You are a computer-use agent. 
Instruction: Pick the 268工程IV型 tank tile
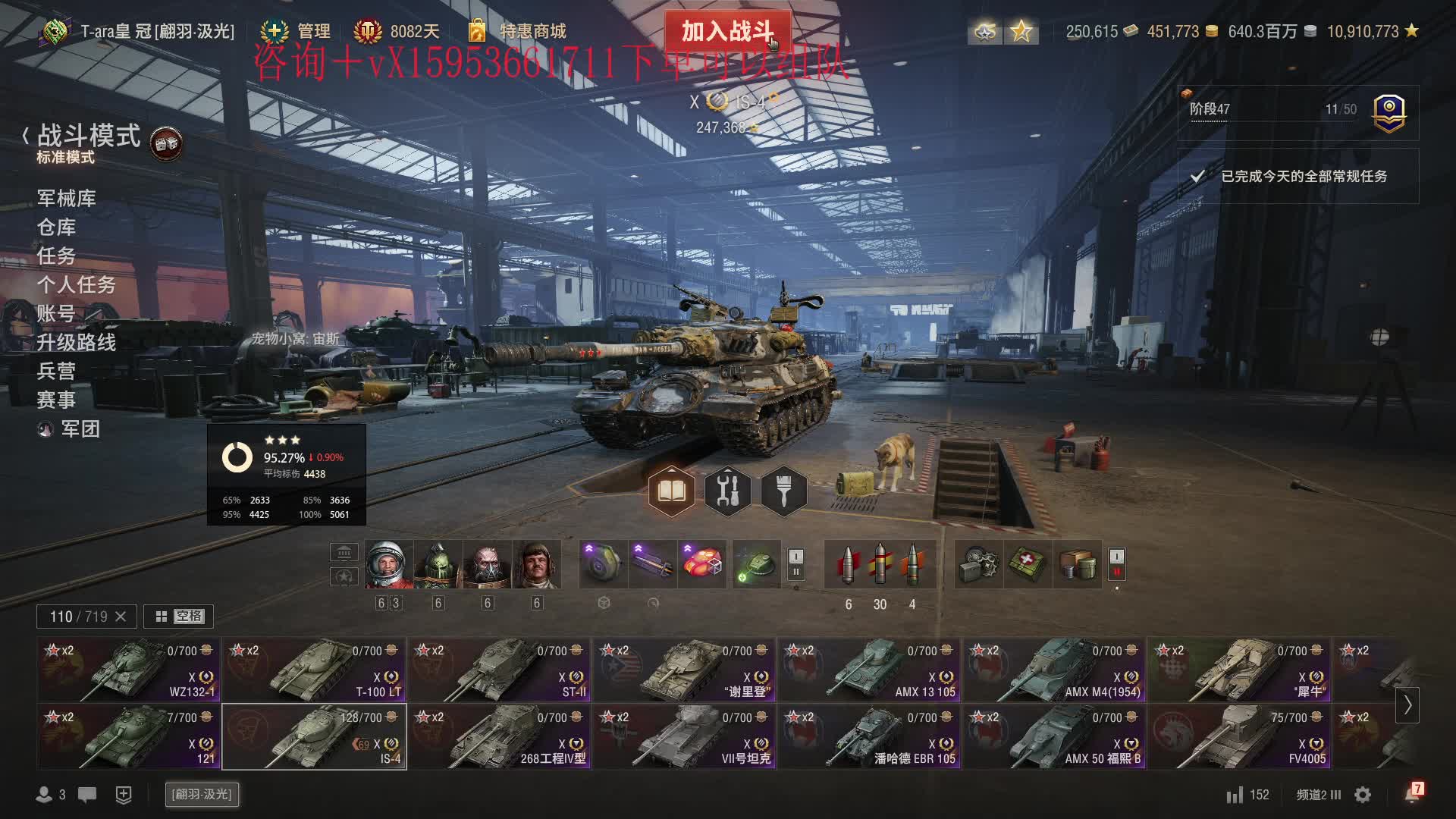coord(499,736)
